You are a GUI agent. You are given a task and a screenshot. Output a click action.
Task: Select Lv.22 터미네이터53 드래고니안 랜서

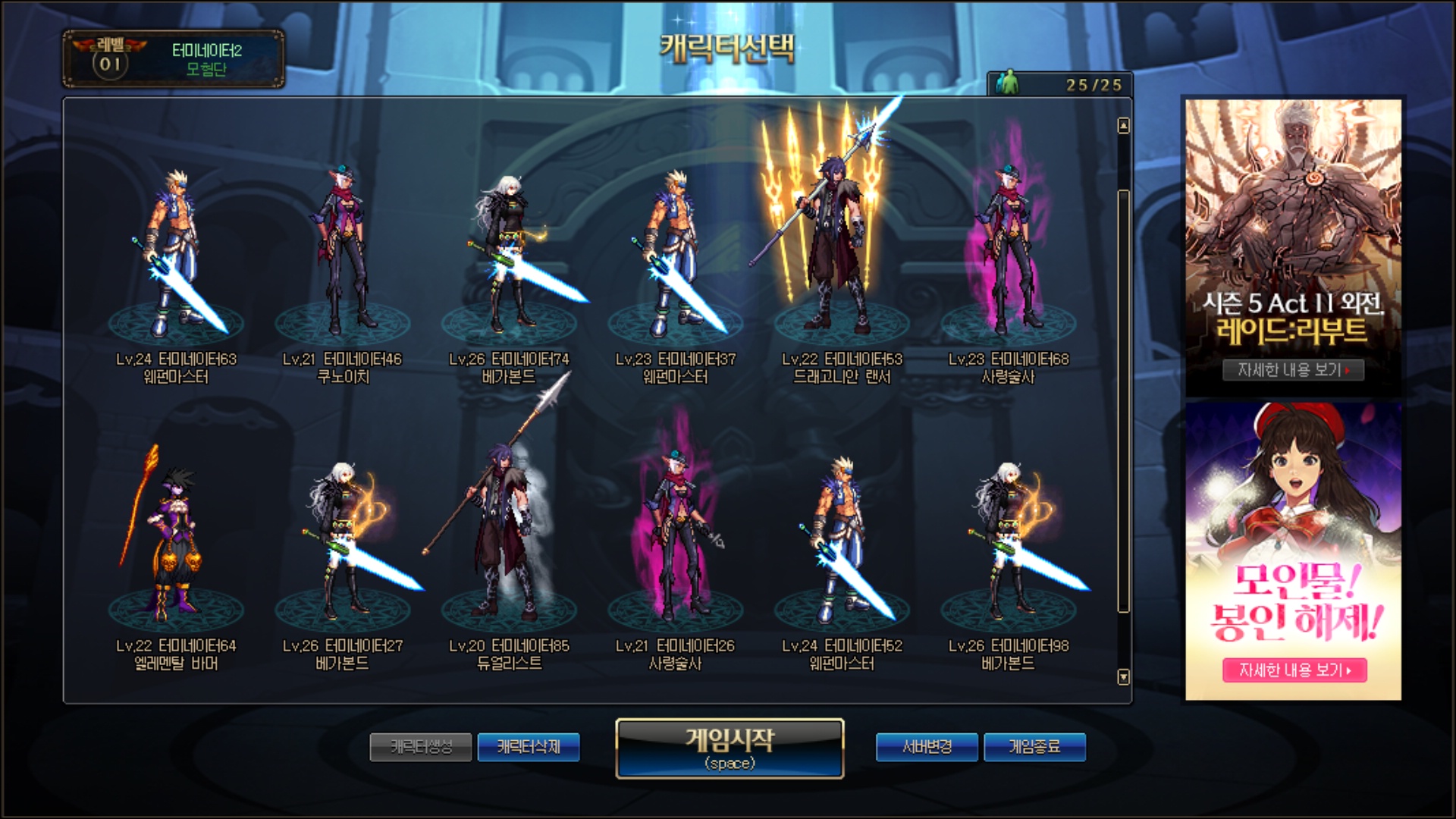pos(842,258)
